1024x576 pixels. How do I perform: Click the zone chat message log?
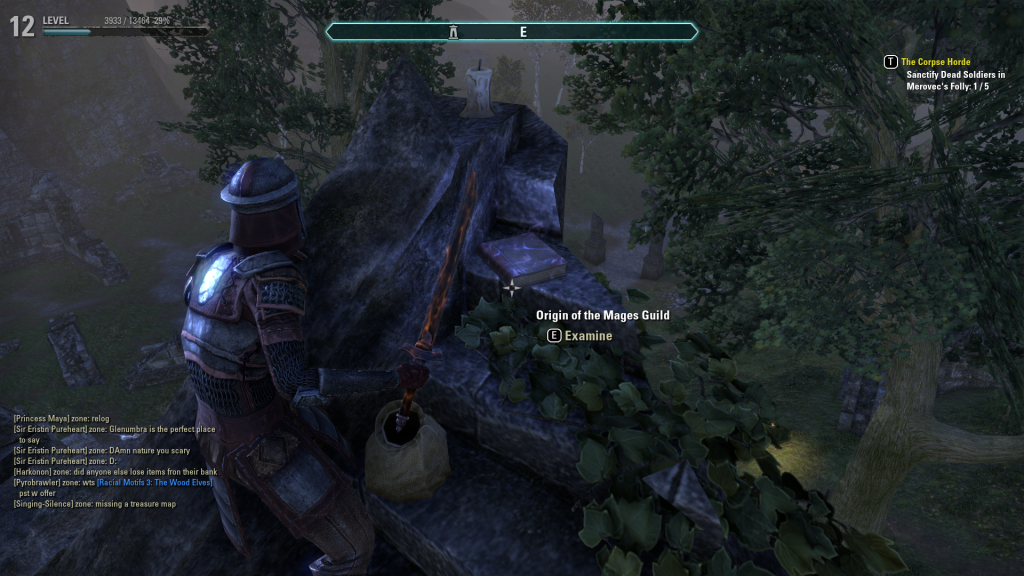115,460
